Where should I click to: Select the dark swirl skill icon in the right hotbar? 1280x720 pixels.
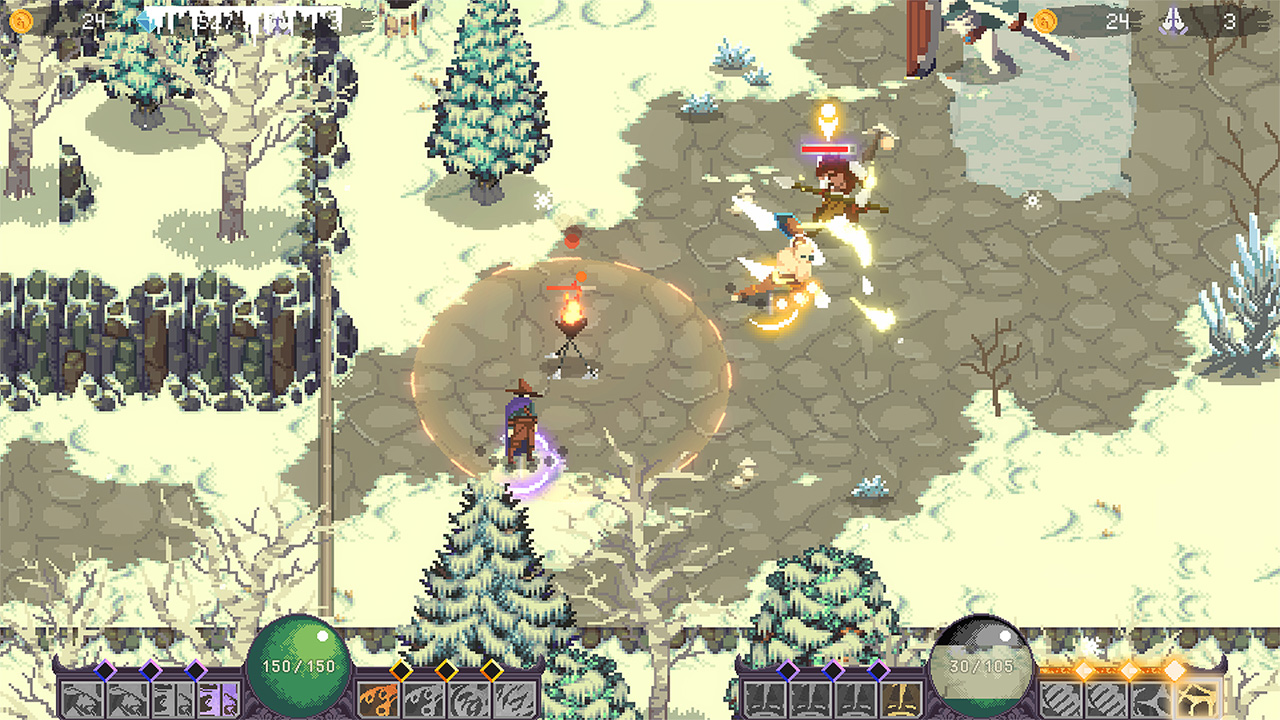[x=1150, y=698]
